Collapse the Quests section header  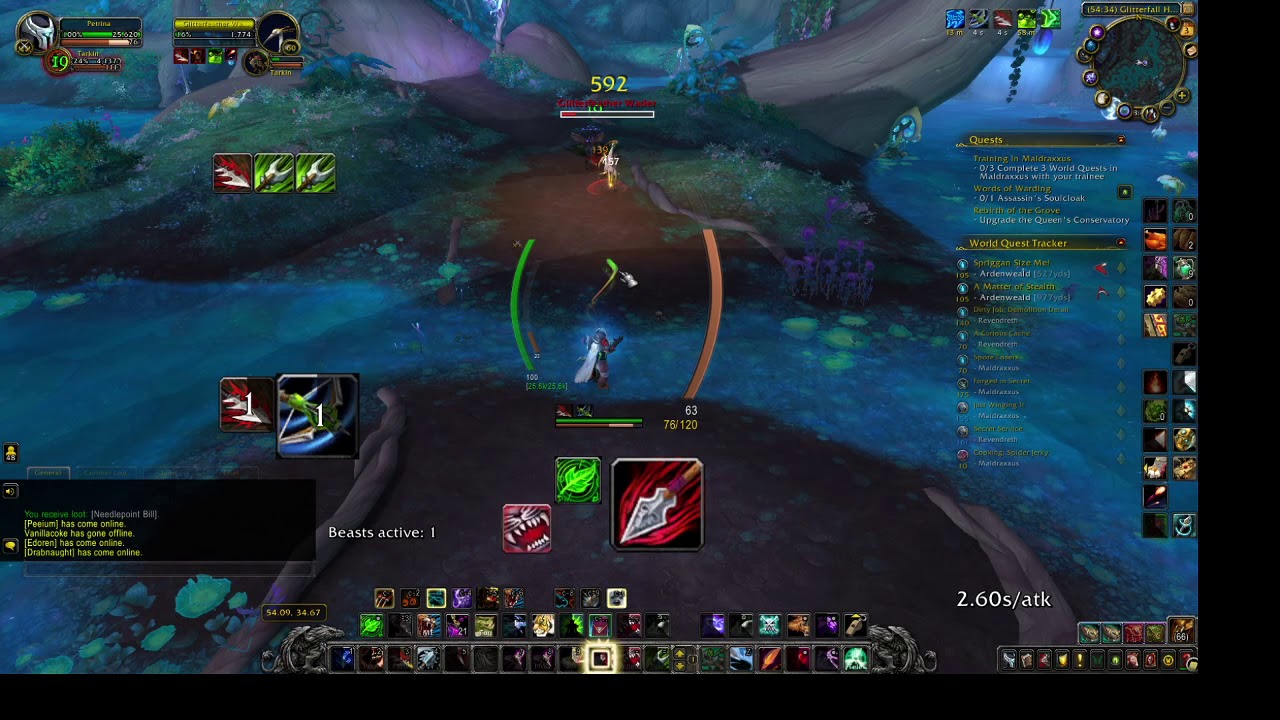pos(1120,140)
